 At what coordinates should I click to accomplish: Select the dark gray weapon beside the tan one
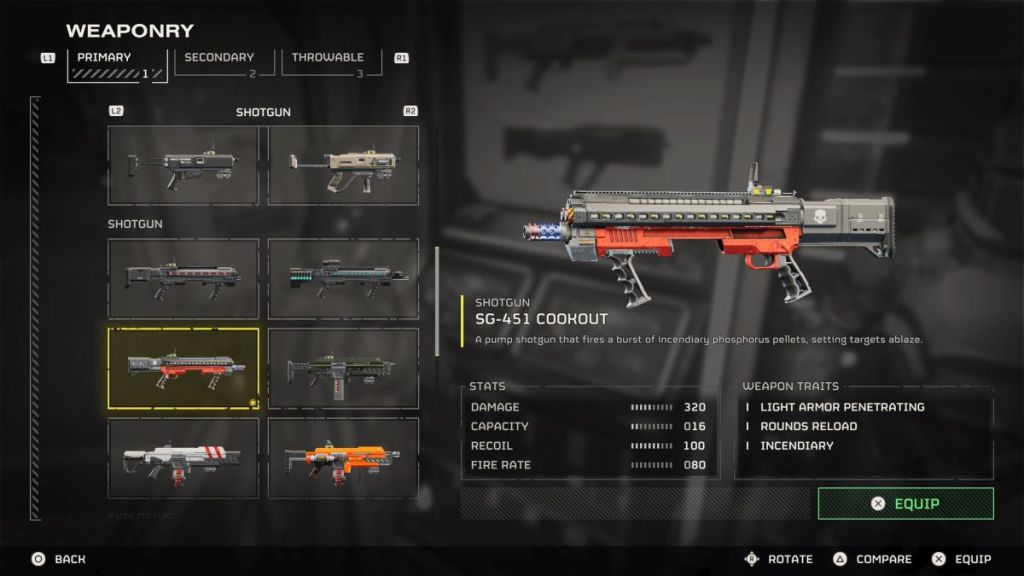[x=183, y=165]
